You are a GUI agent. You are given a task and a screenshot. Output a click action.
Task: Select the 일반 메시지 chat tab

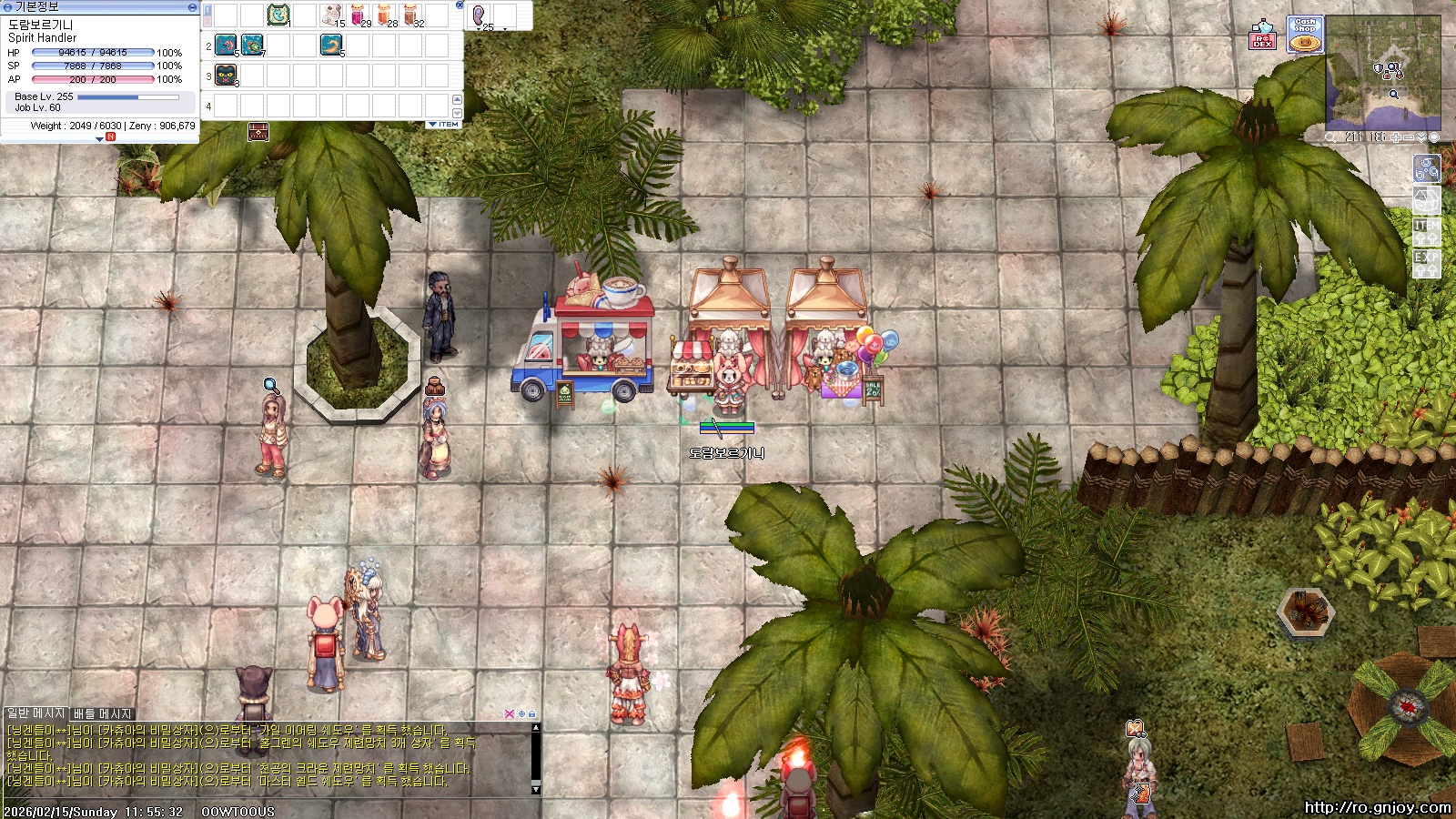(x=35, y=713)
